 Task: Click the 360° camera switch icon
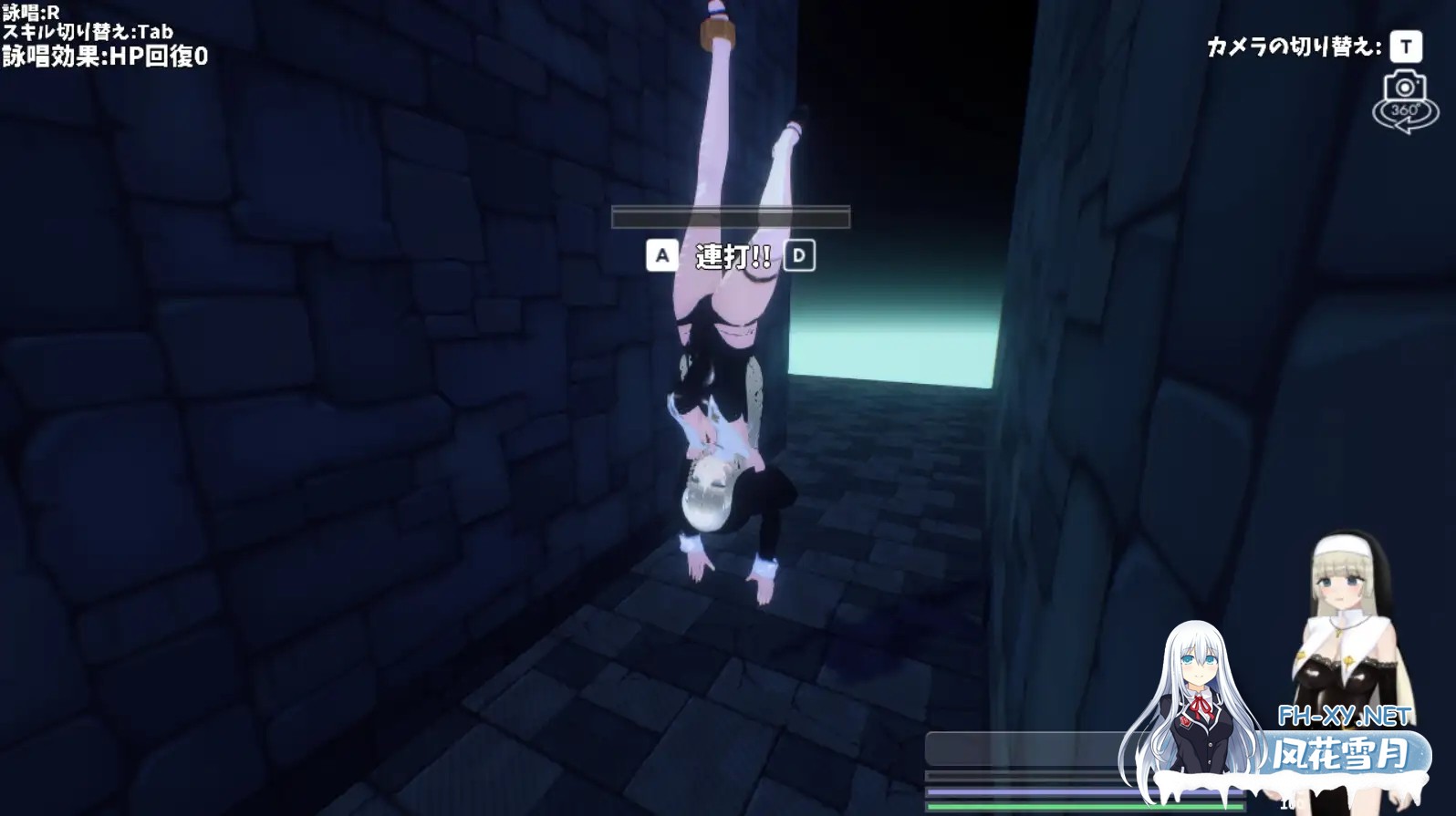(1405, 101)
